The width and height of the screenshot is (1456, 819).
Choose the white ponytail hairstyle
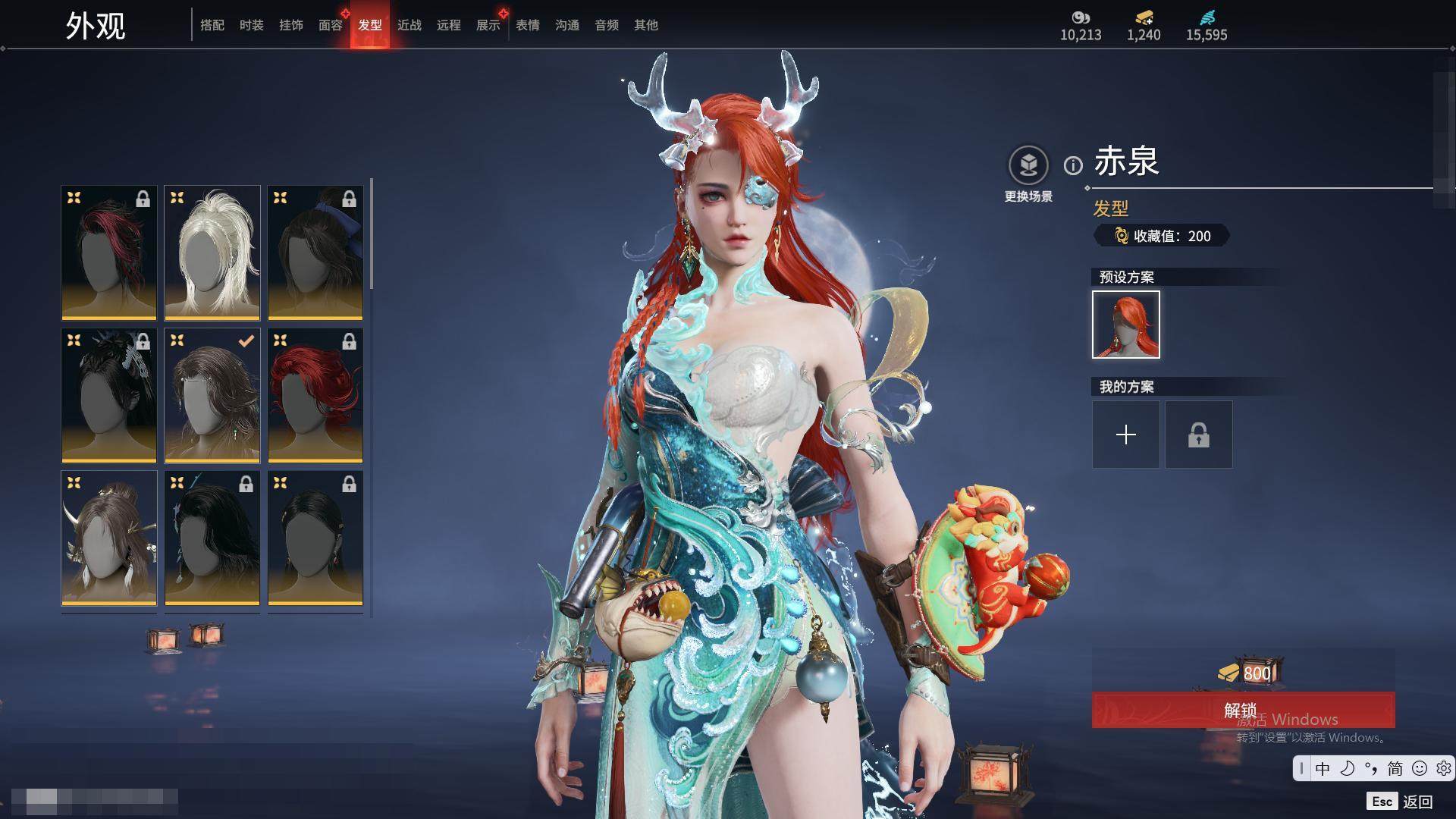coord(212,253)
